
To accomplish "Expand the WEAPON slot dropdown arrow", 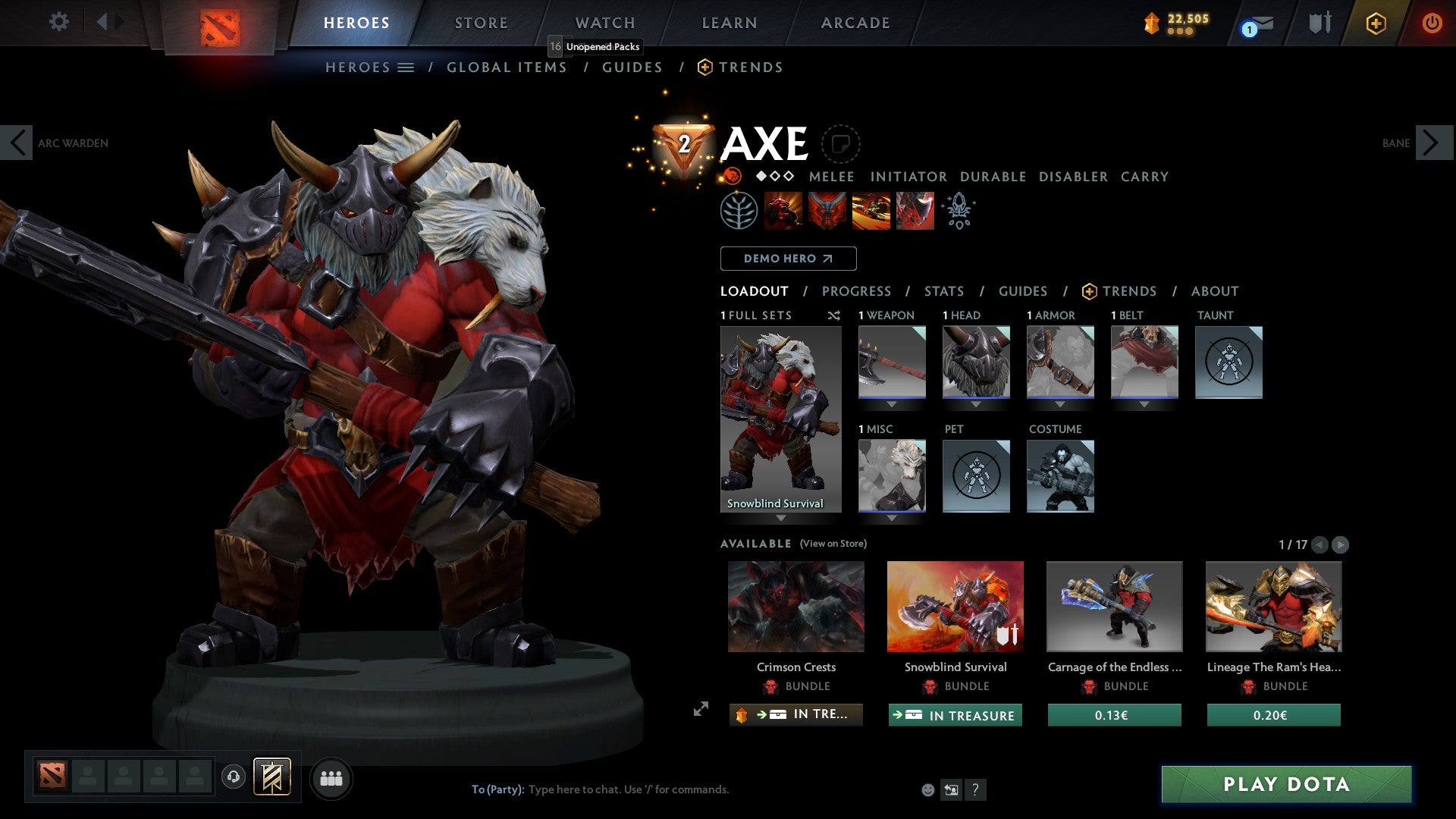I will [892, 404].
